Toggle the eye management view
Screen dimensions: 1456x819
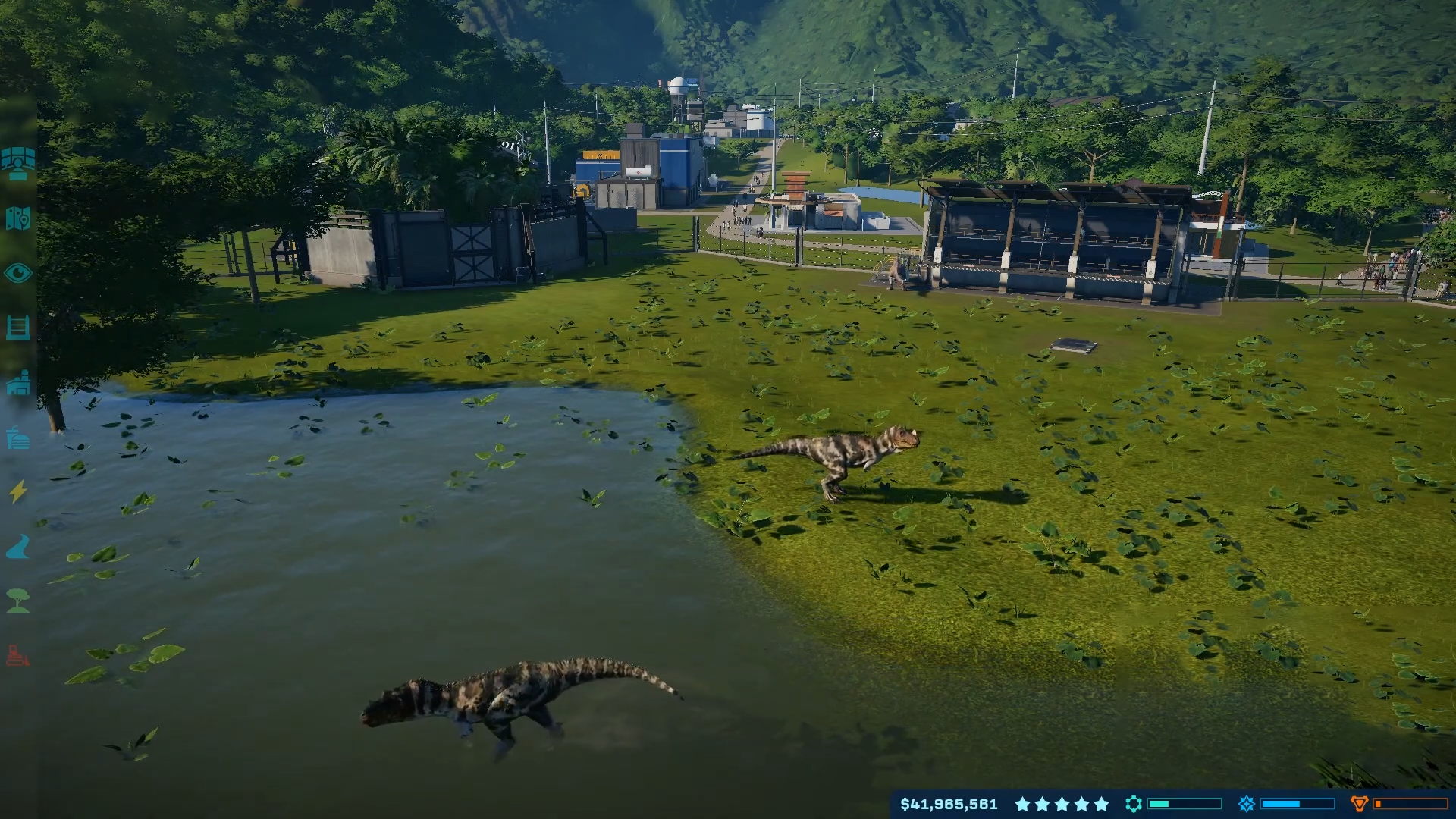click(x=18, y=273)
